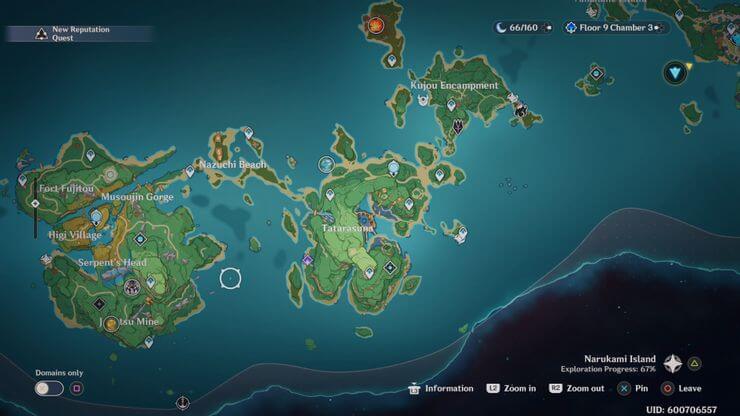Adjust the map zoom slider handle
The height and width of the screenshot is (416, 740).
click(35, 203)
